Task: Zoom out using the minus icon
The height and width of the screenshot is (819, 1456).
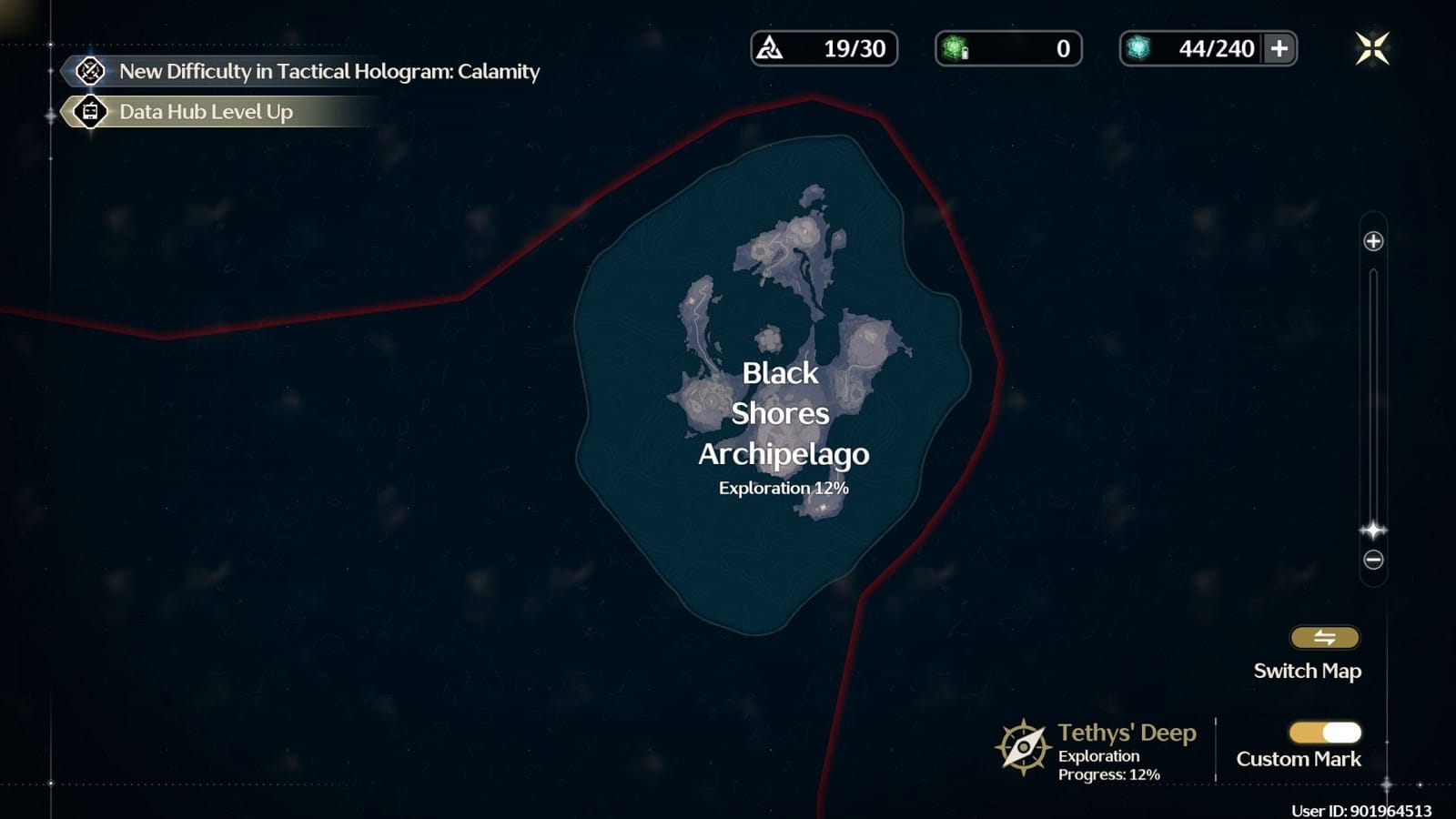Action: point(1372,558)
